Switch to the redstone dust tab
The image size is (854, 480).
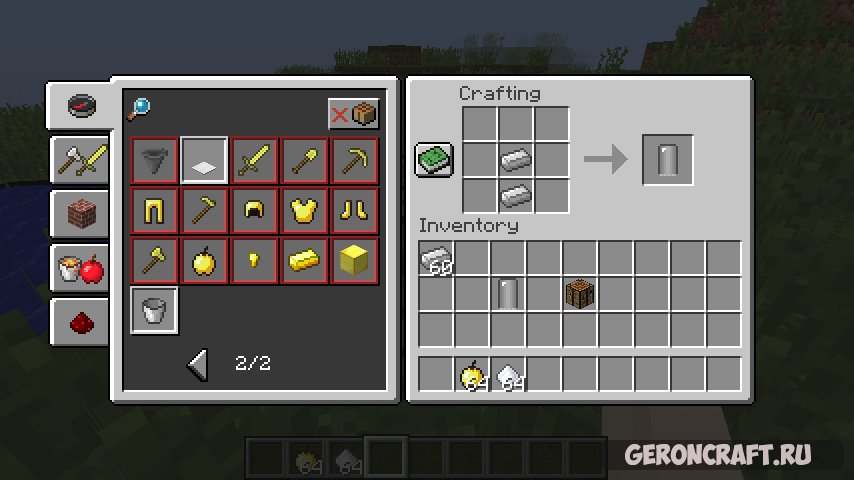79,322
